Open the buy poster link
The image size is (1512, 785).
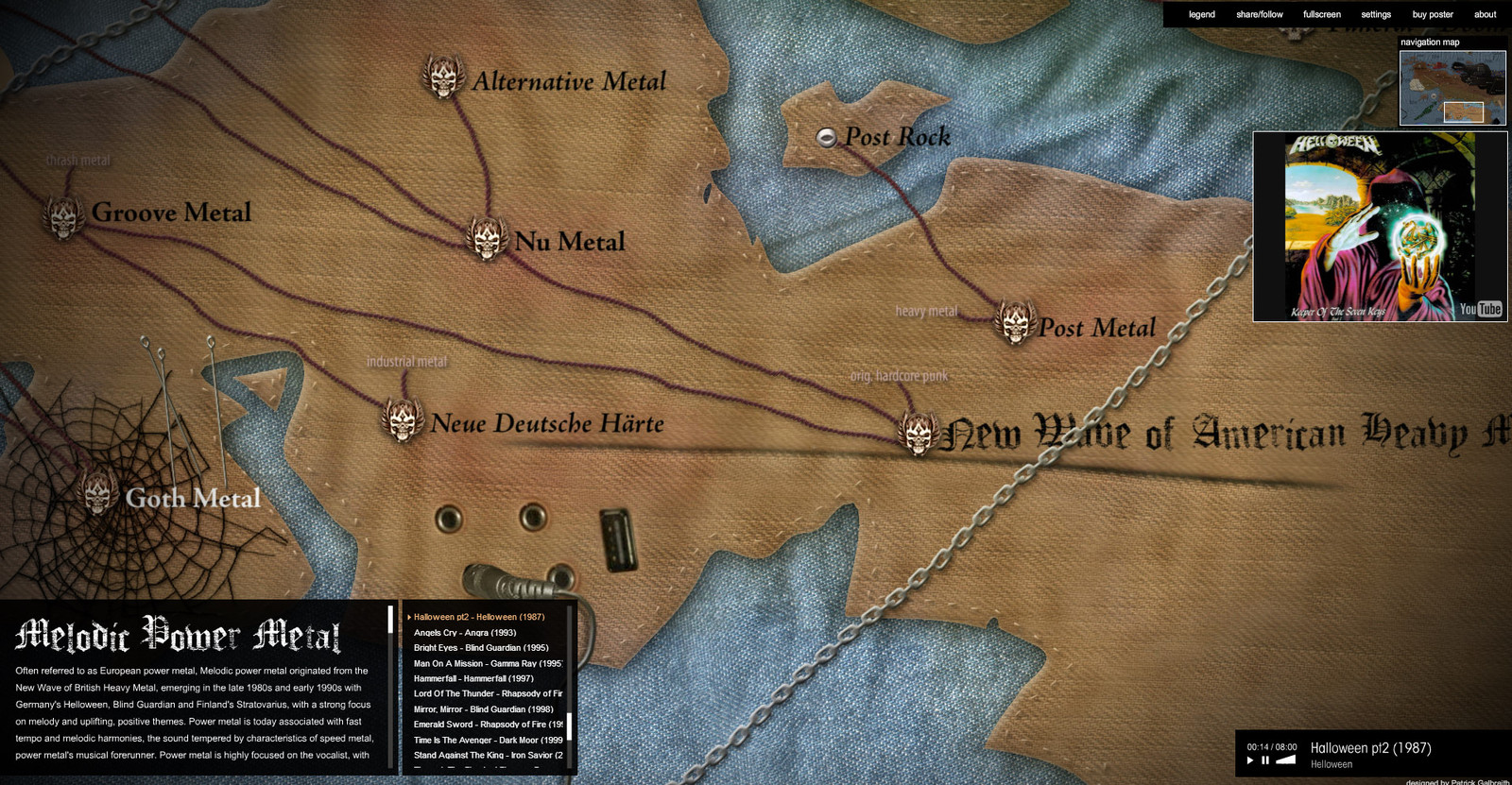pos(1432,14)
